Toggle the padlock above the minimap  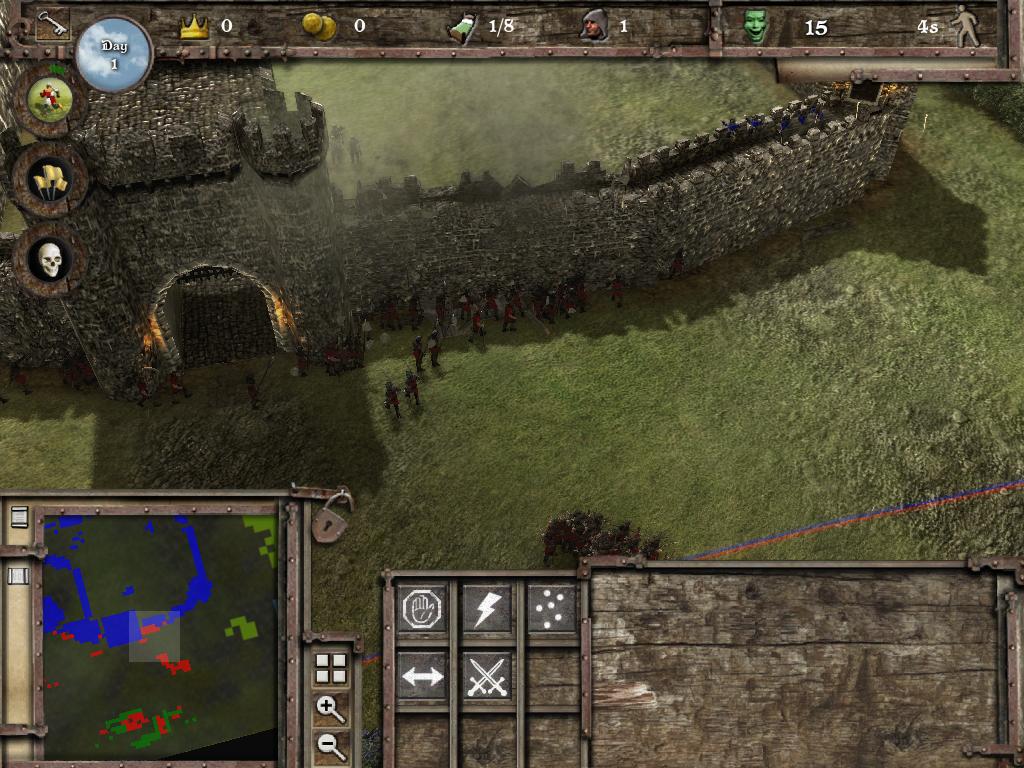coord(330,519)
